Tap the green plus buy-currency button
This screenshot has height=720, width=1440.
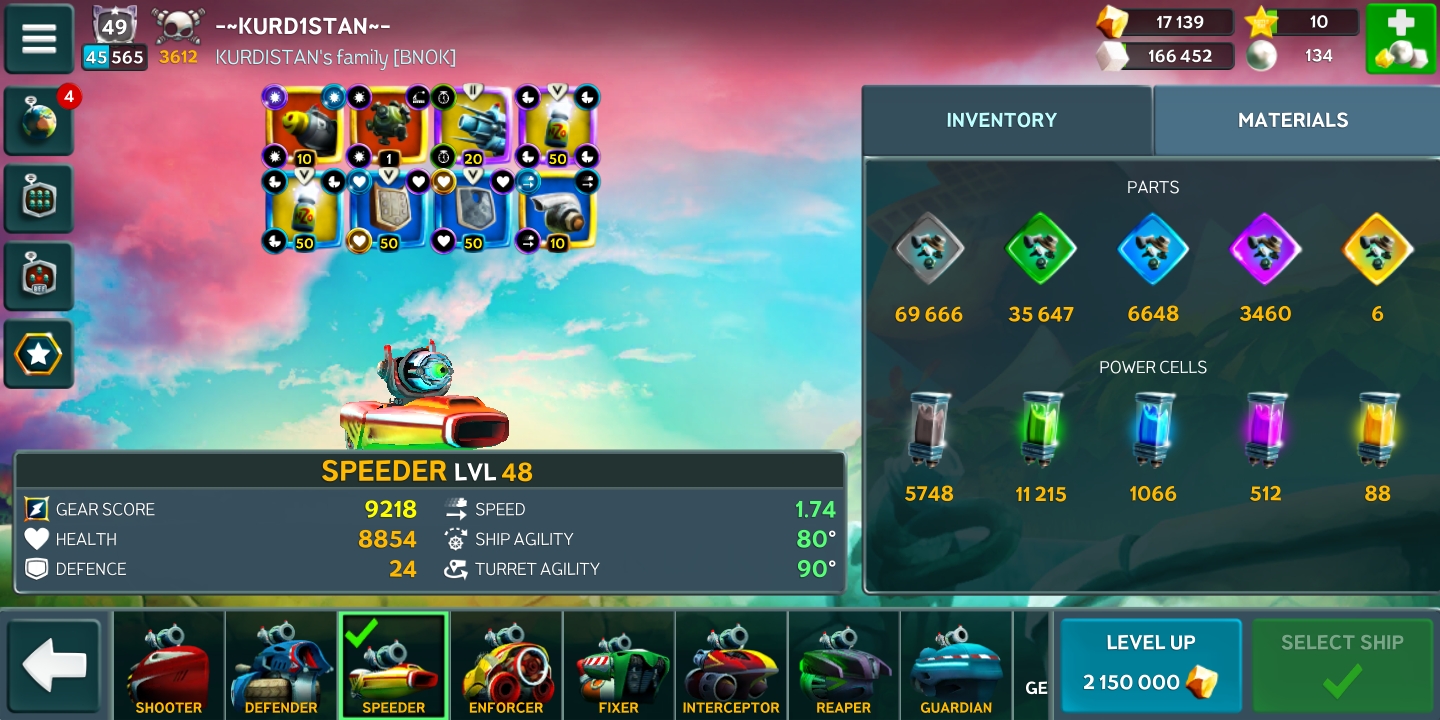coord(1400,39)
